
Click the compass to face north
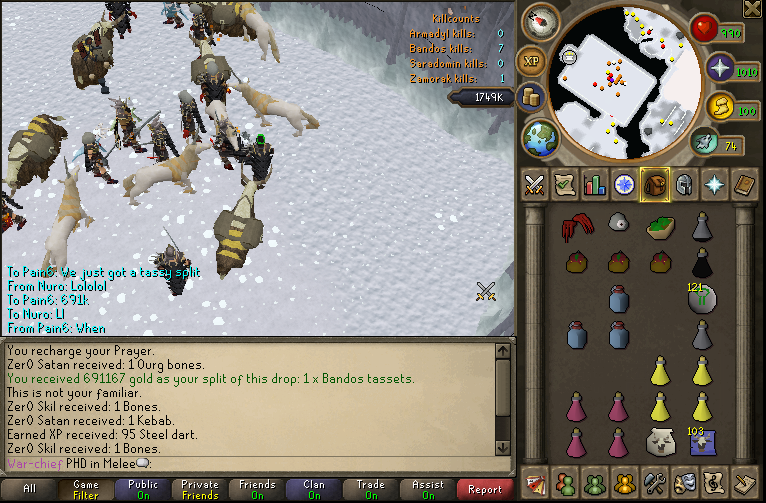click(x=546, y=22)
